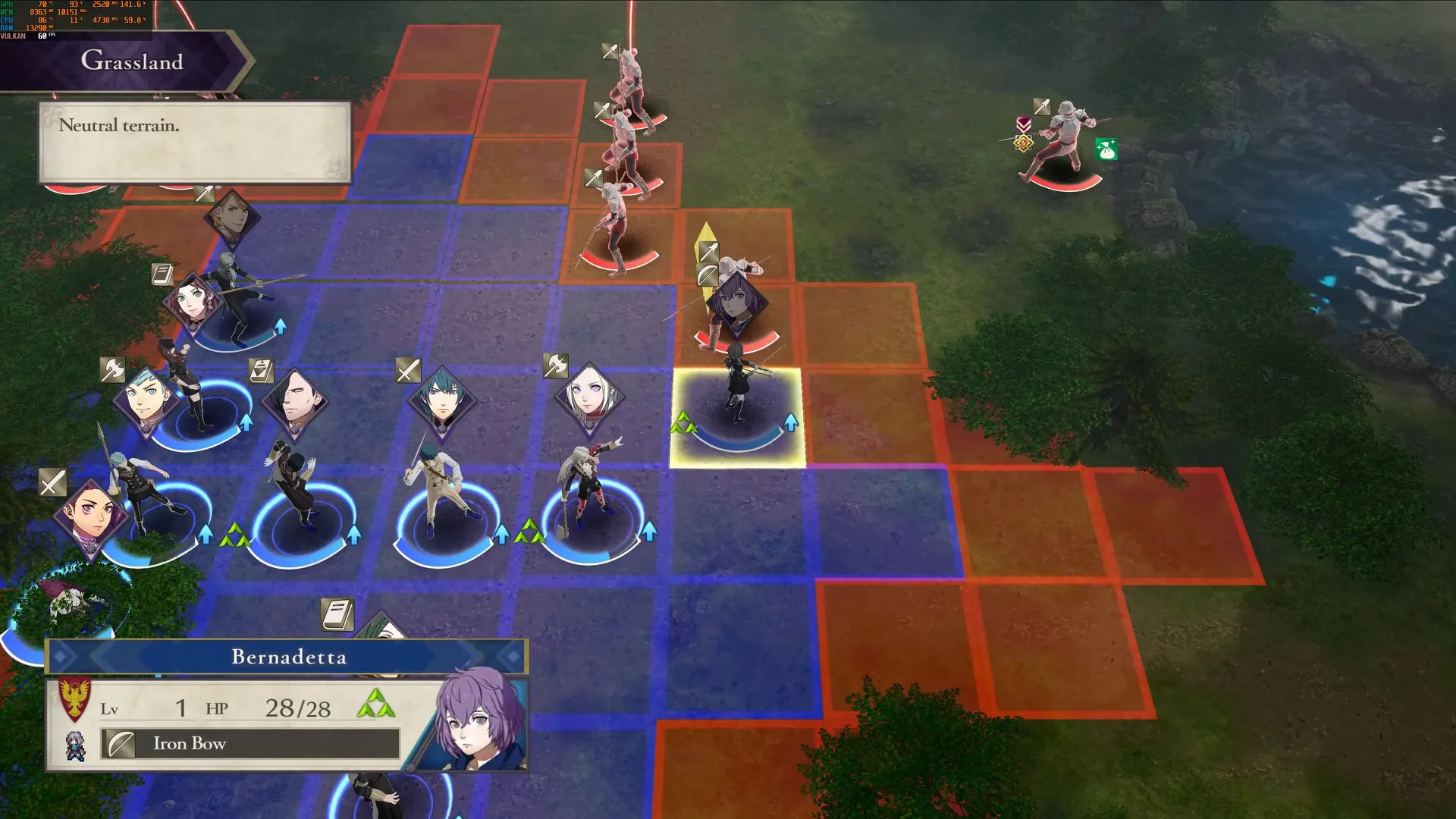Click Bernadetta's HP gauge showing 28/28
1456x819 pixels.
pyautogui.click(x=296, y=708)
